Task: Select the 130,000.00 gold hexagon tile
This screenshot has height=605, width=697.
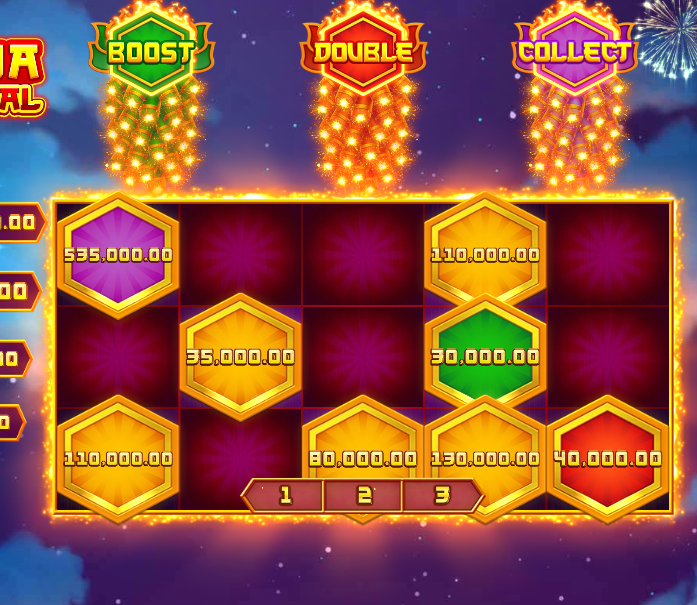Action: [485, 456]
